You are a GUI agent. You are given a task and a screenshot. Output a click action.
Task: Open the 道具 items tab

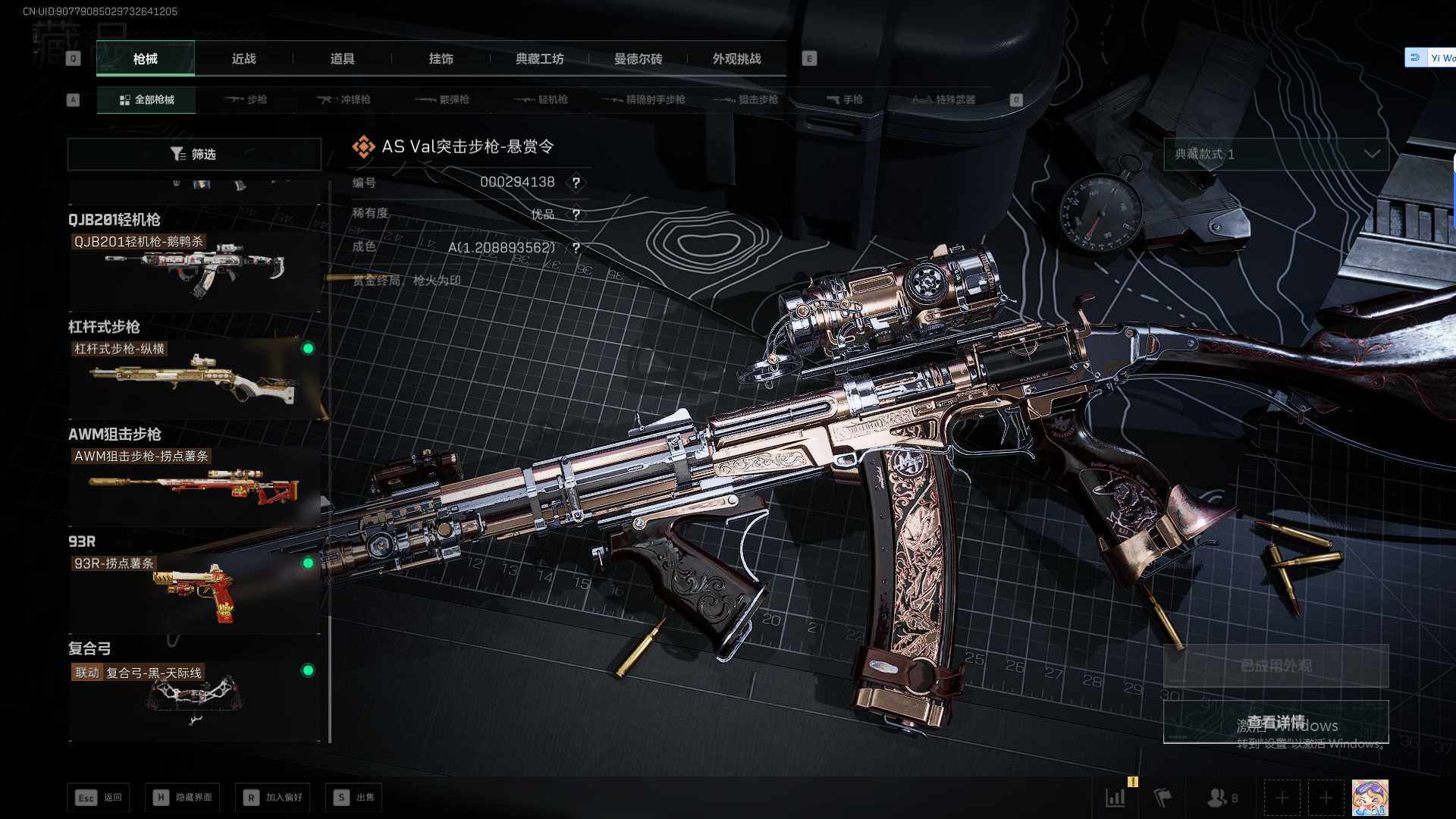click(x=342, y=59)
